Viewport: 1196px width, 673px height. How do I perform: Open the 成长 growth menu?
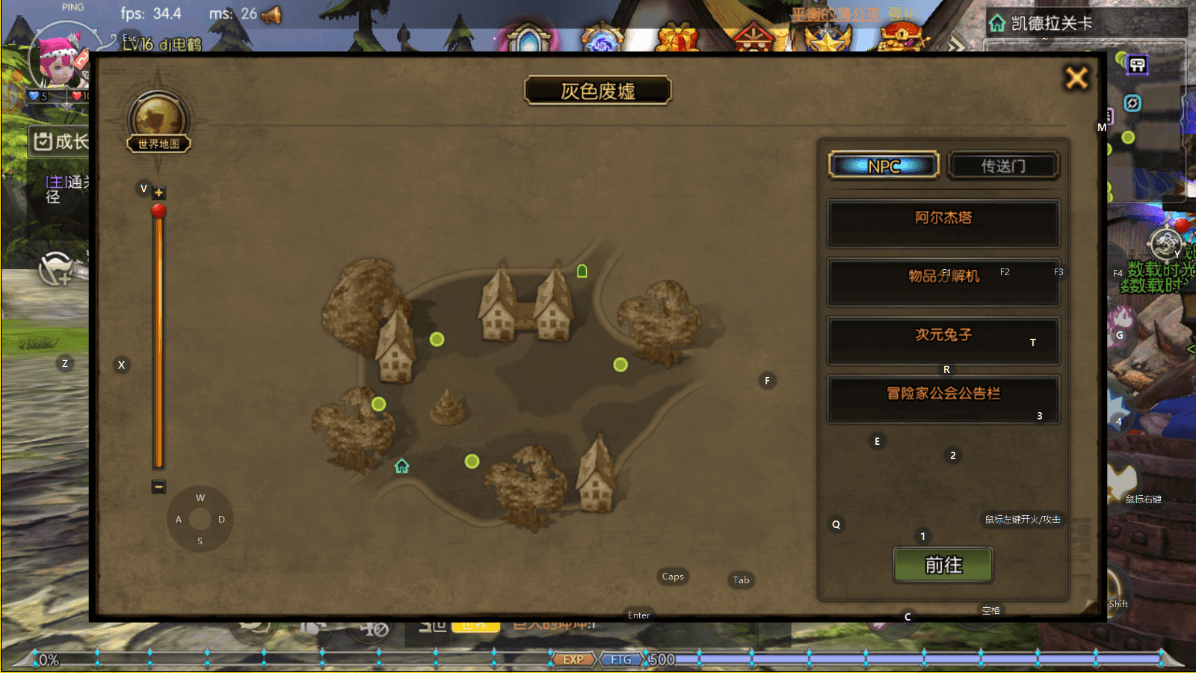click(x=60, y=141)
